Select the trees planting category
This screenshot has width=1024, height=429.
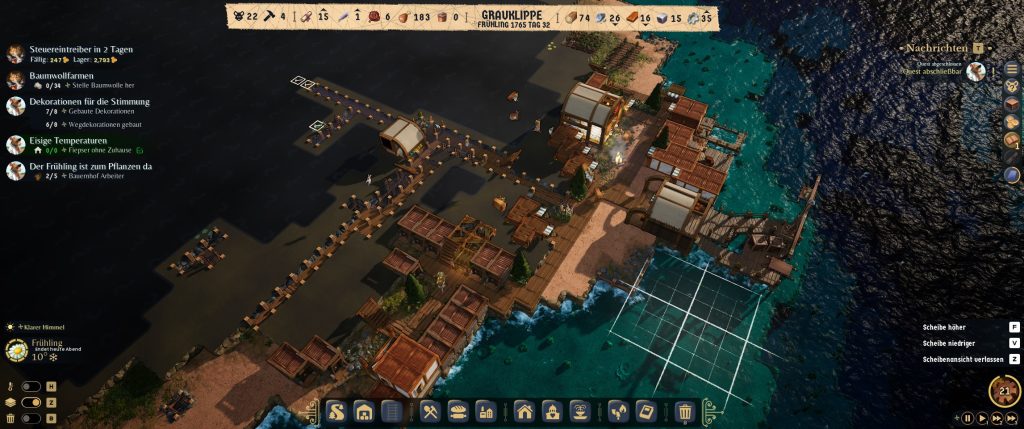click(618, 411)
